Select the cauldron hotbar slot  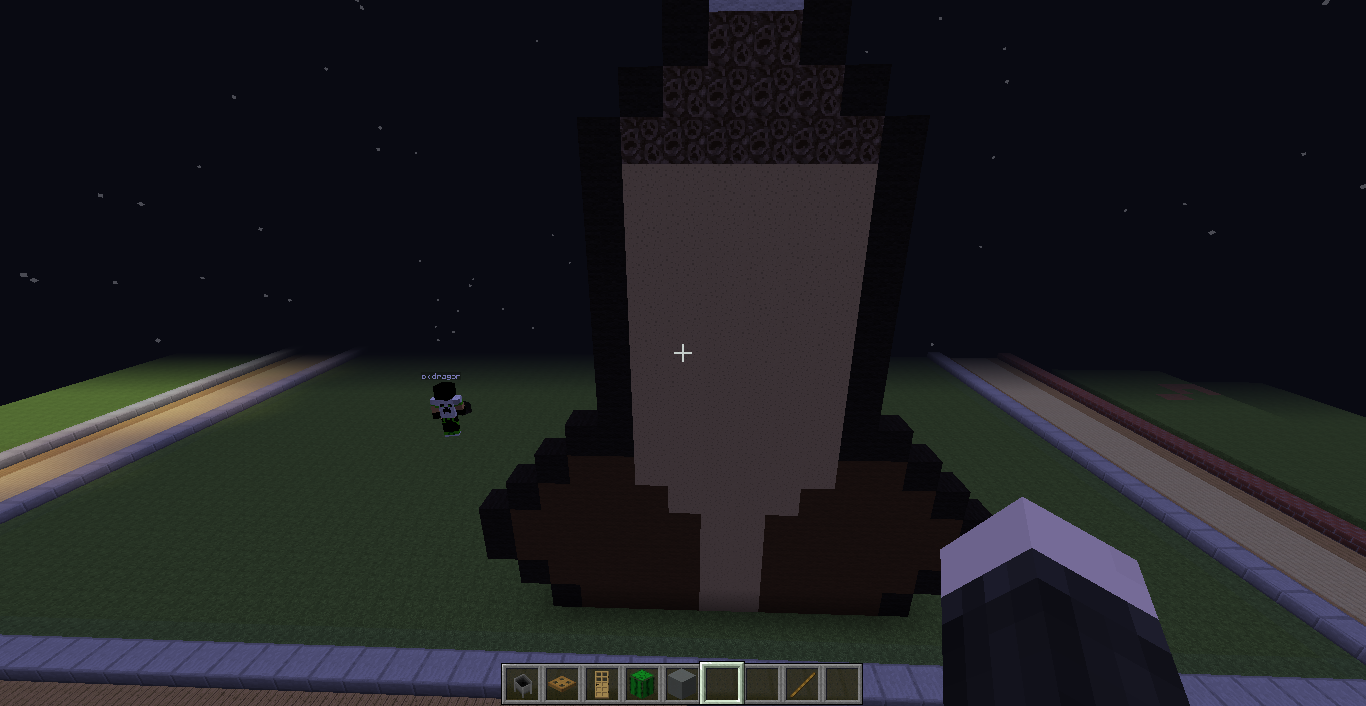522,685
